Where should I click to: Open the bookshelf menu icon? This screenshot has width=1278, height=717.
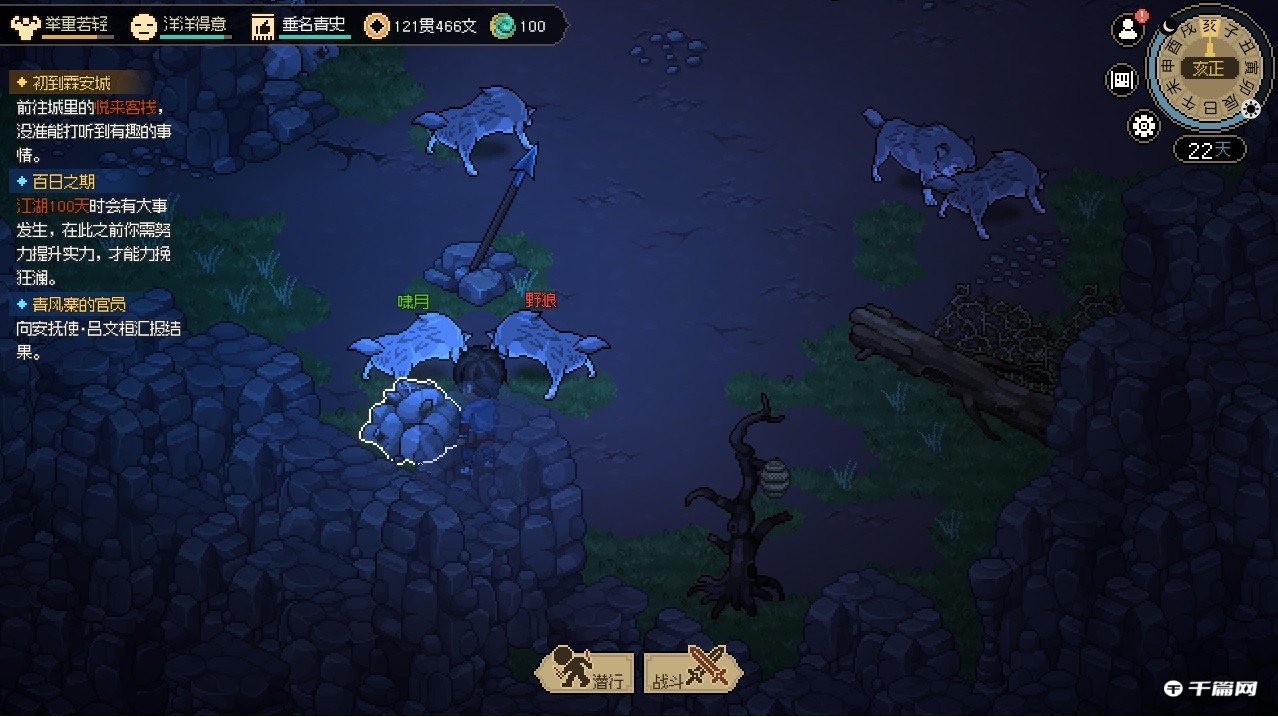(1122, 81)
